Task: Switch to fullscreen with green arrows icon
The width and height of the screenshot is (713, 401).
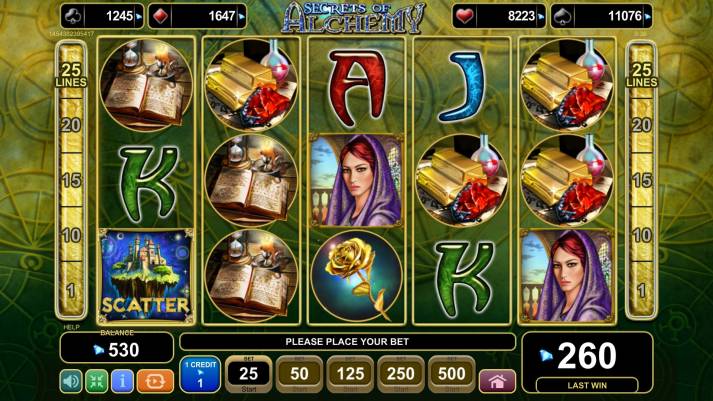Action: coord(97,381)
